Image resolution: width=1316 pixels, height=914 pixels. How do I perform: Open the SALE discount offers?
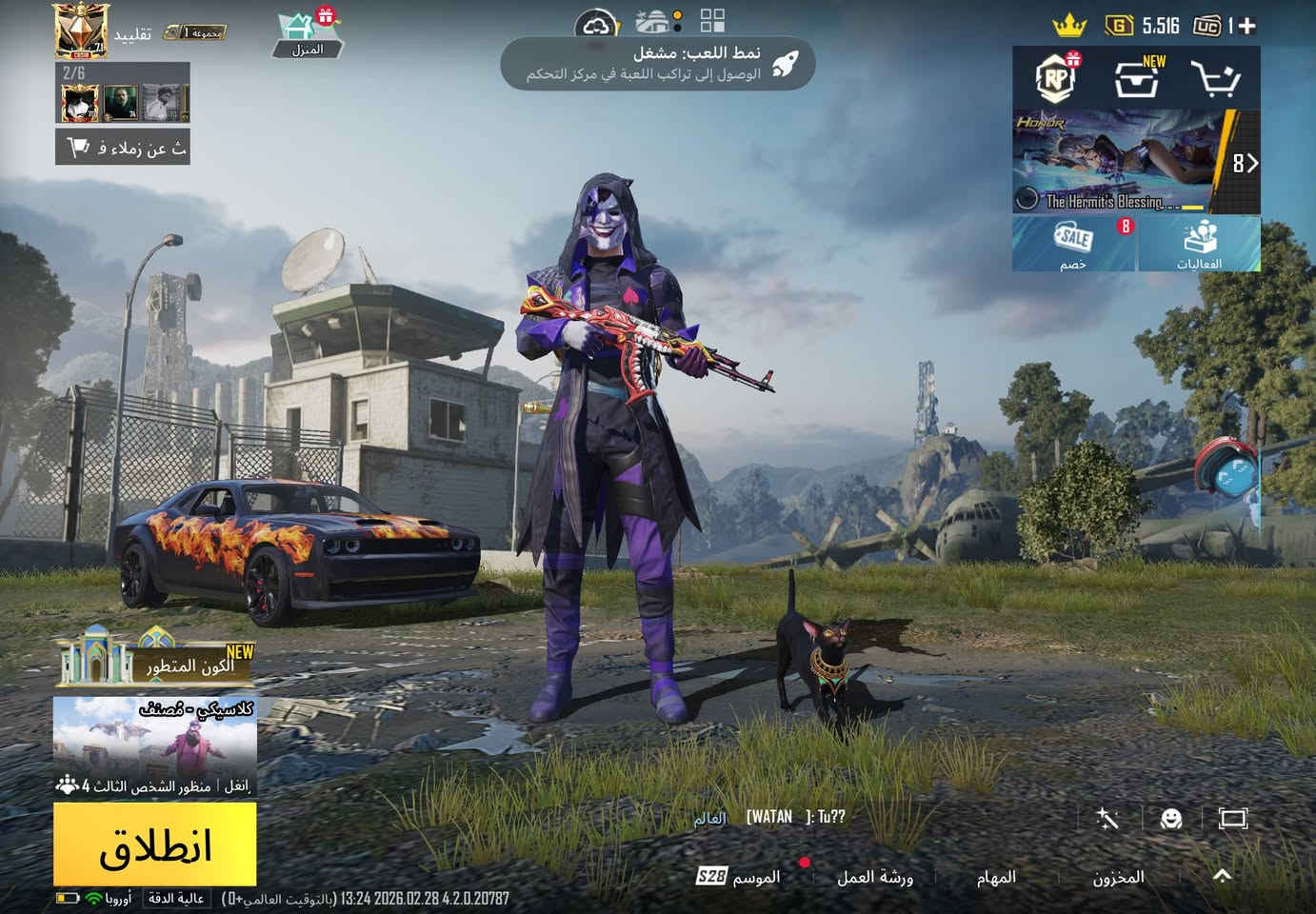pyautogui.click(x=1074, y=244)
